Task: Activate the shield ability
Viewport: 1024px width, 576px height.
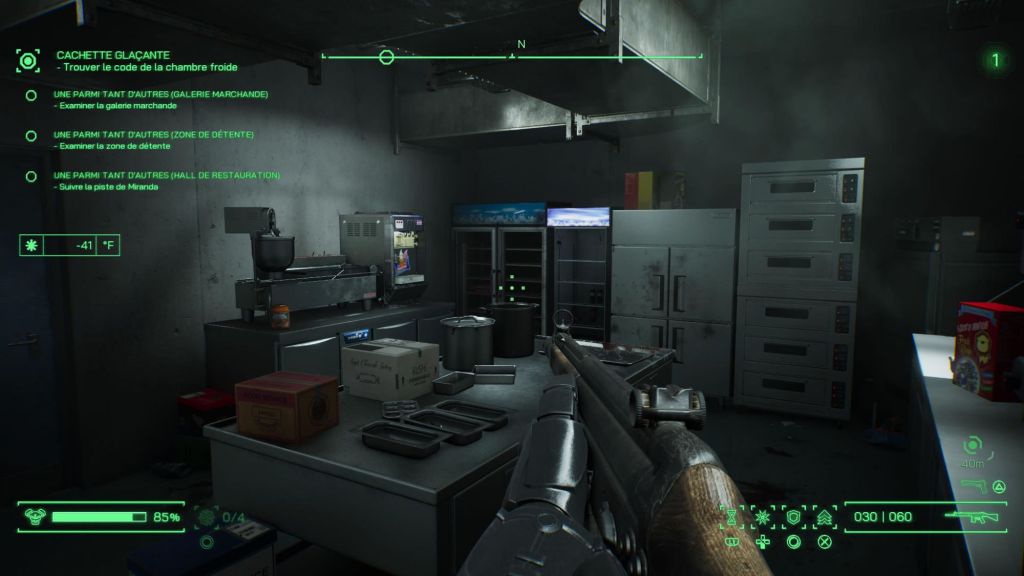Action: pyautogui.click(x=793, y=517)
